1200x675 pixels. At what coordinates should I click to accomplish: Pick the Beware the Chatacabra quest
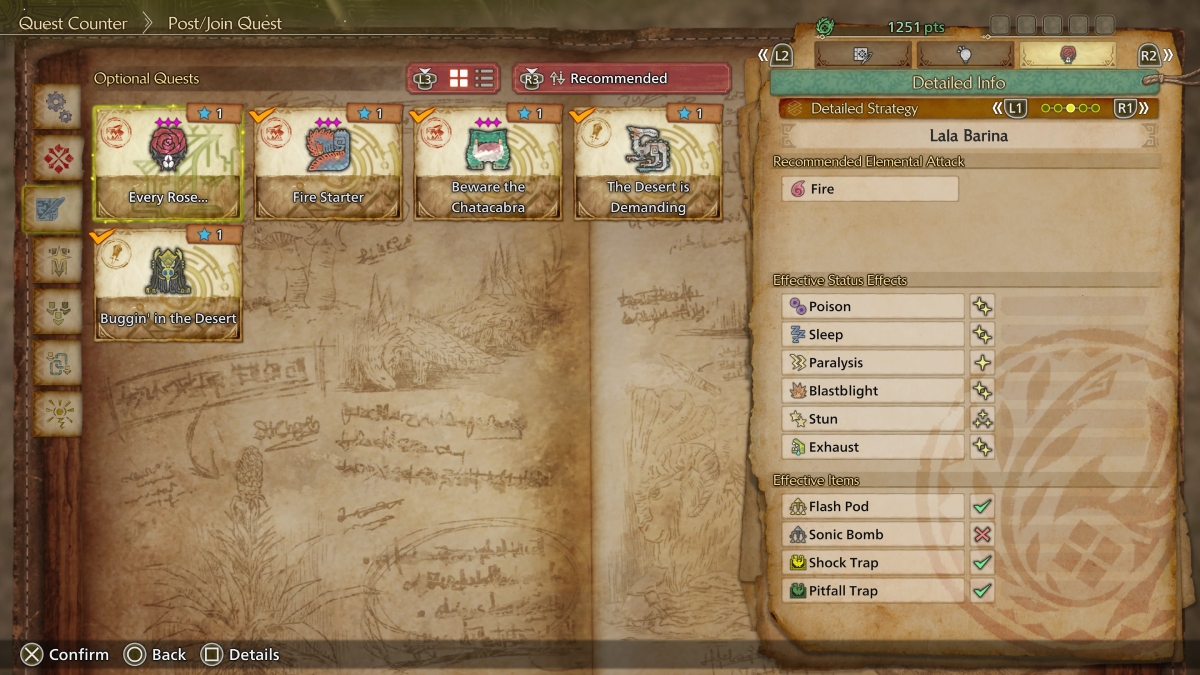488,162
